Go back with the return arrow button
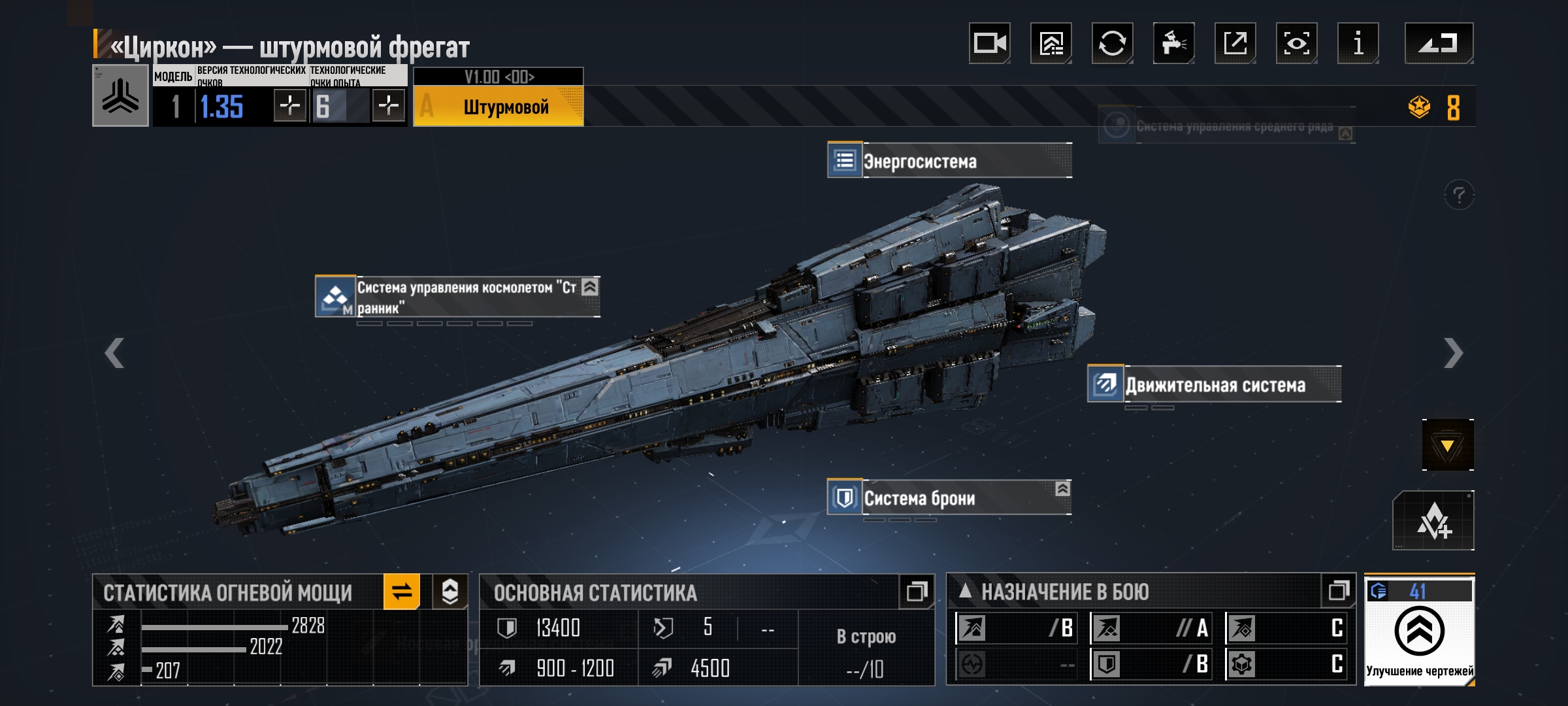Viewport: 1568px width, 706px height. pos(1438,43)
